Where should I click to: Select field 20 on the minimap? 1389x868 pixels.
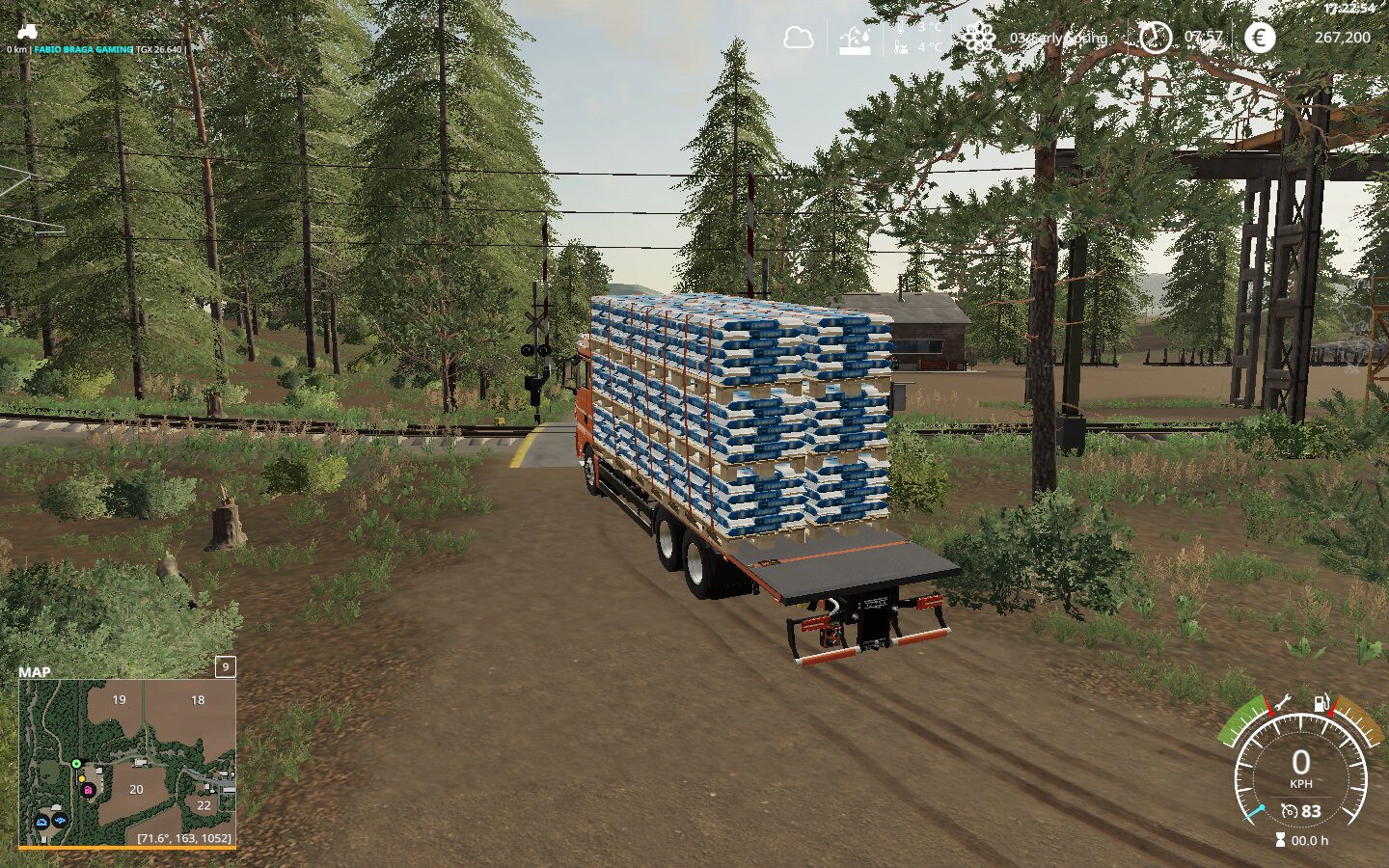click(x=136, y=789)
